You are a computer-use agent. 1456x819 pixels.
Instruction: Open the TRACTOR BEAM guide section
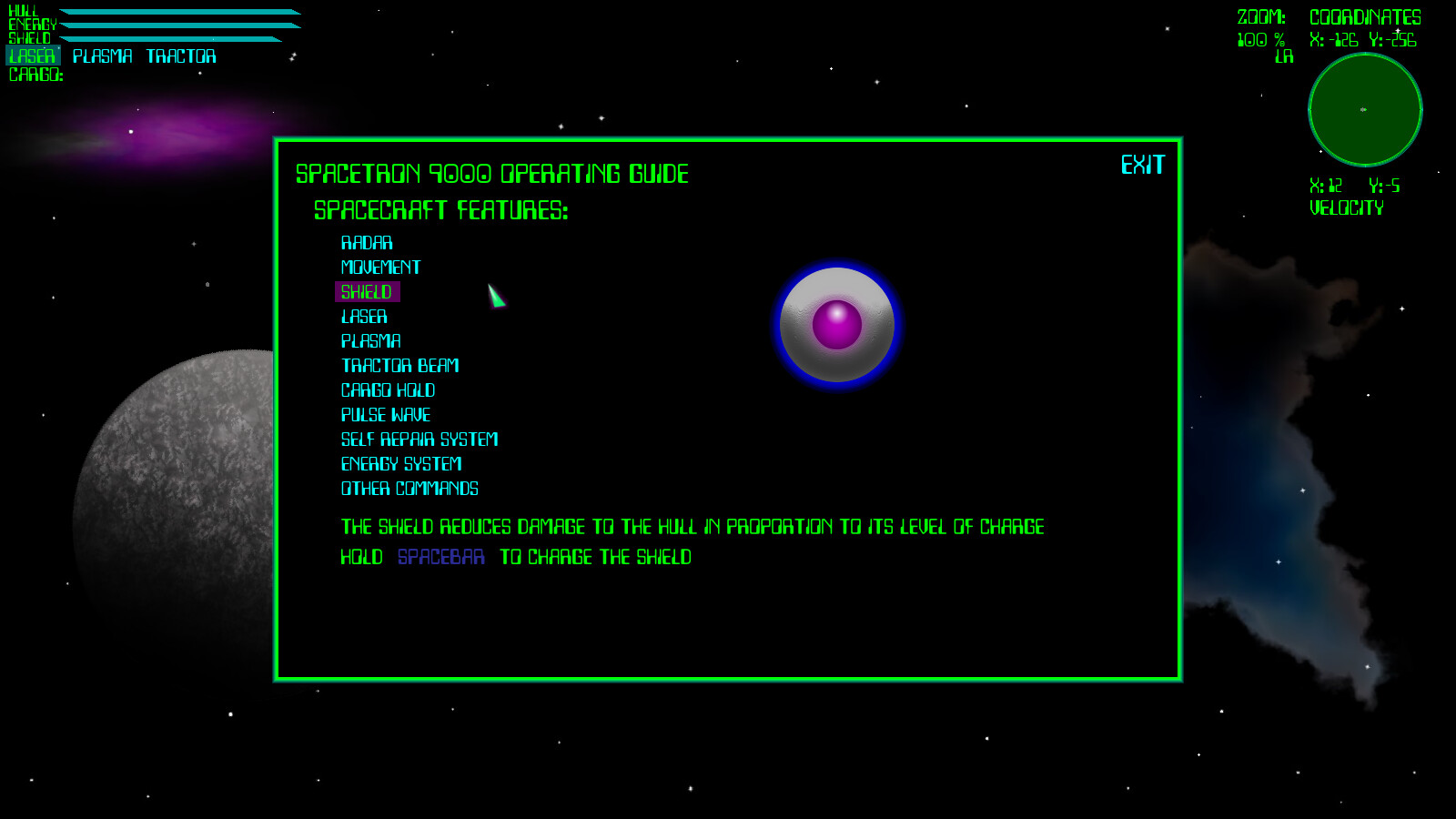click(400, 366)
